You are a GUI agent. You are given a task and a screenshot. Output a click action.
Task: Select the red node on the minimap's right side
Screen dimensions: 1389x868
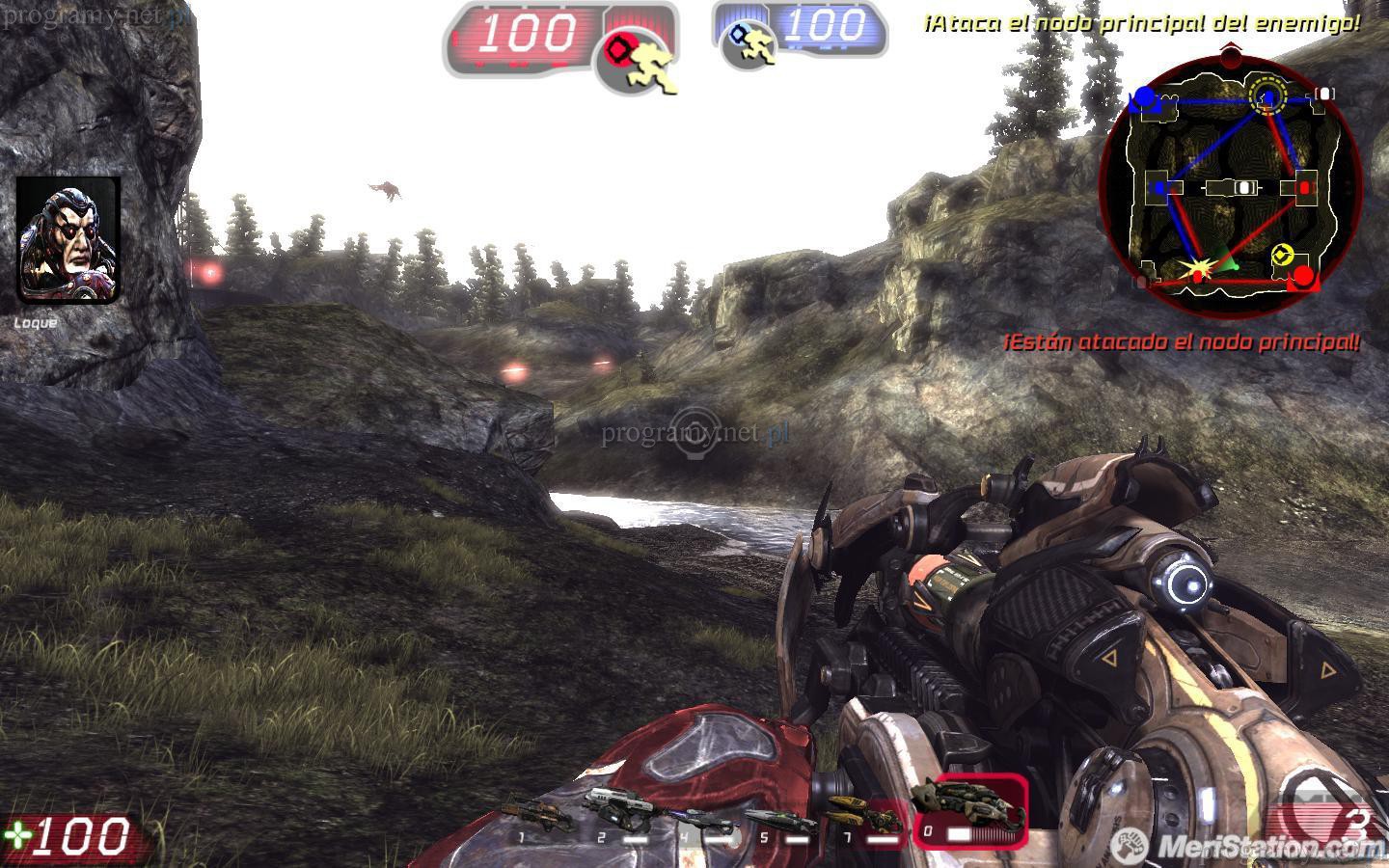[1306, 186]
